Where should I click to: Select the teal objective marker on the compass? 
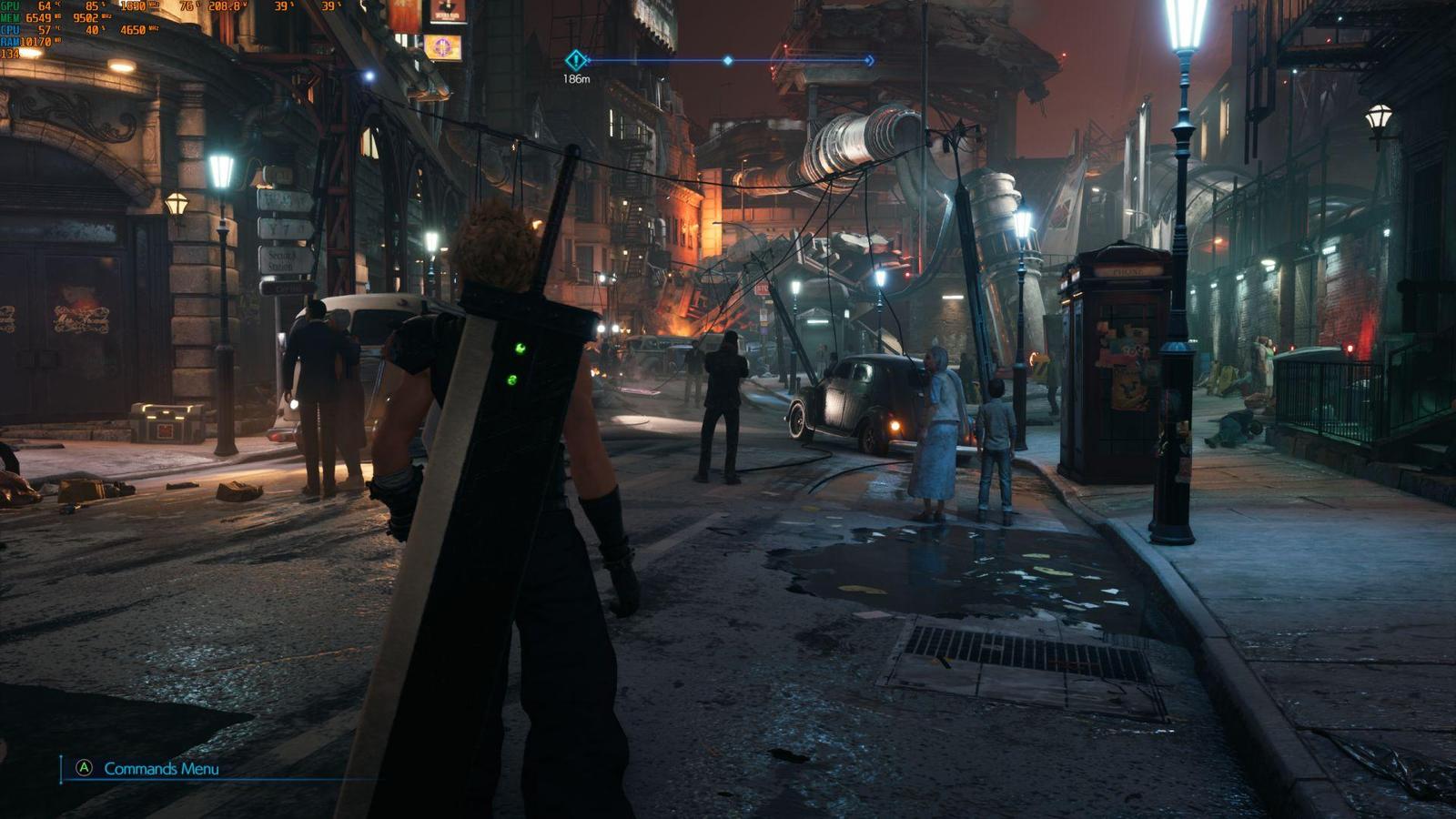click(576, 61)
